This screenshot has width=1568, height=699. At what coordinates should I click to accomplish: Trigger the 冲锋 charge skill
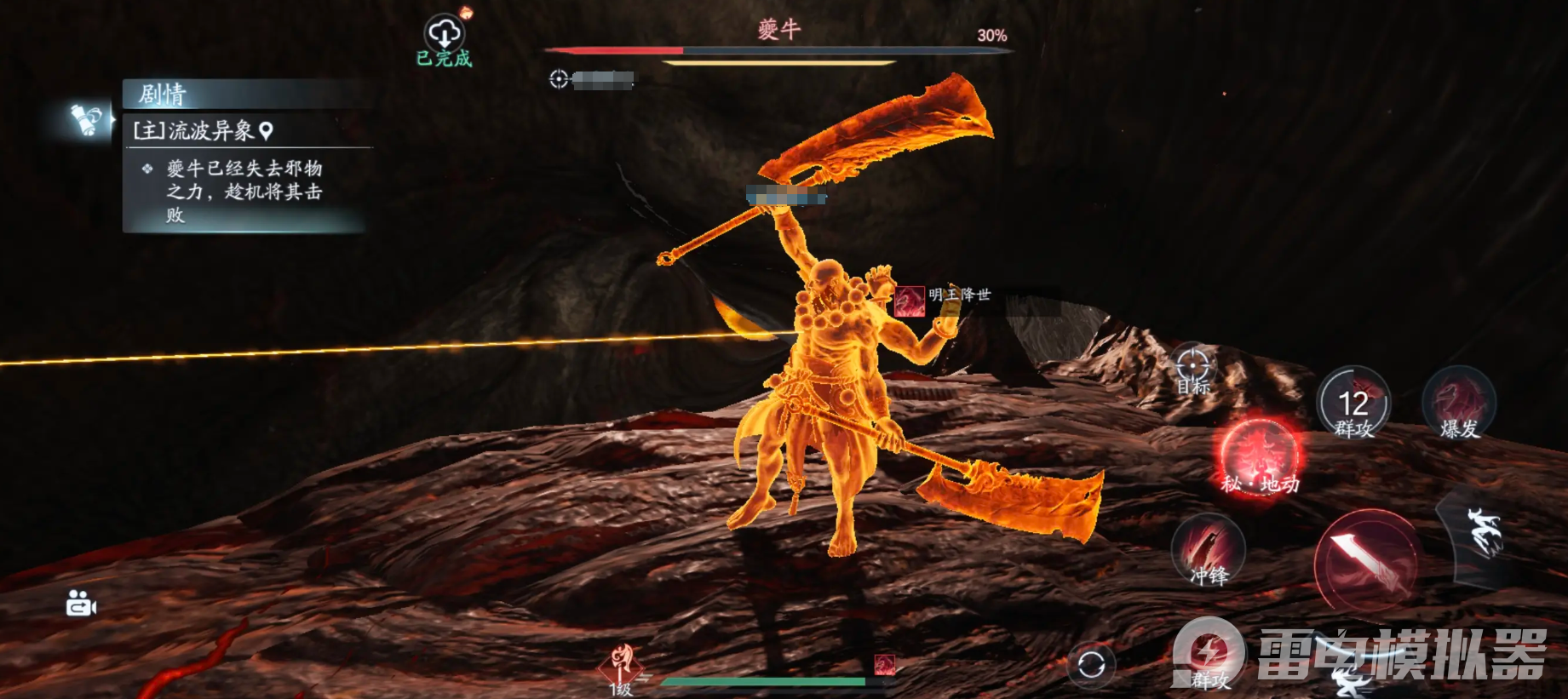pos(1209,551)
